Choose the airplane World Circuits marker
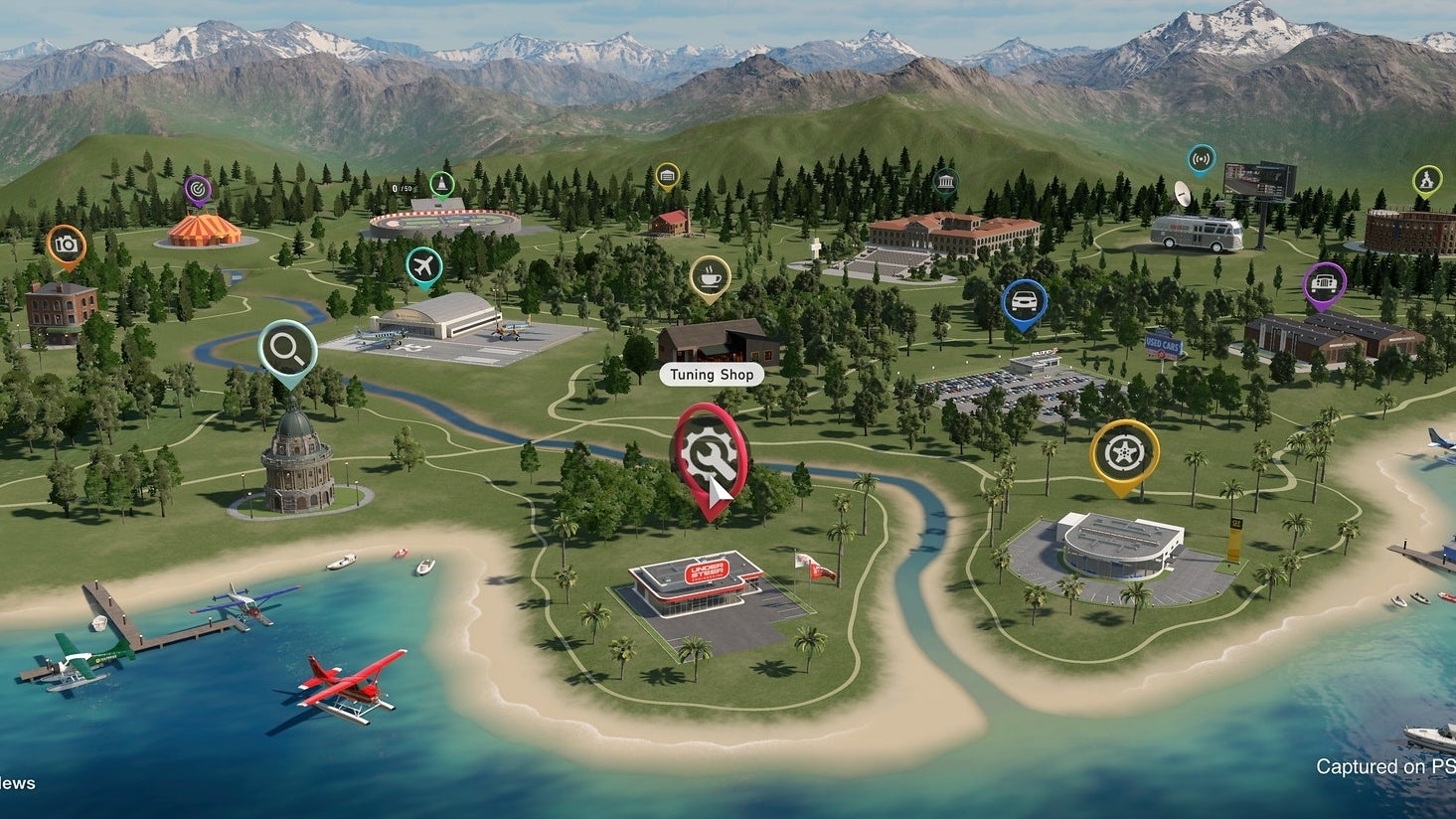The image size is (1456, 819). click(x=424, y=265)
